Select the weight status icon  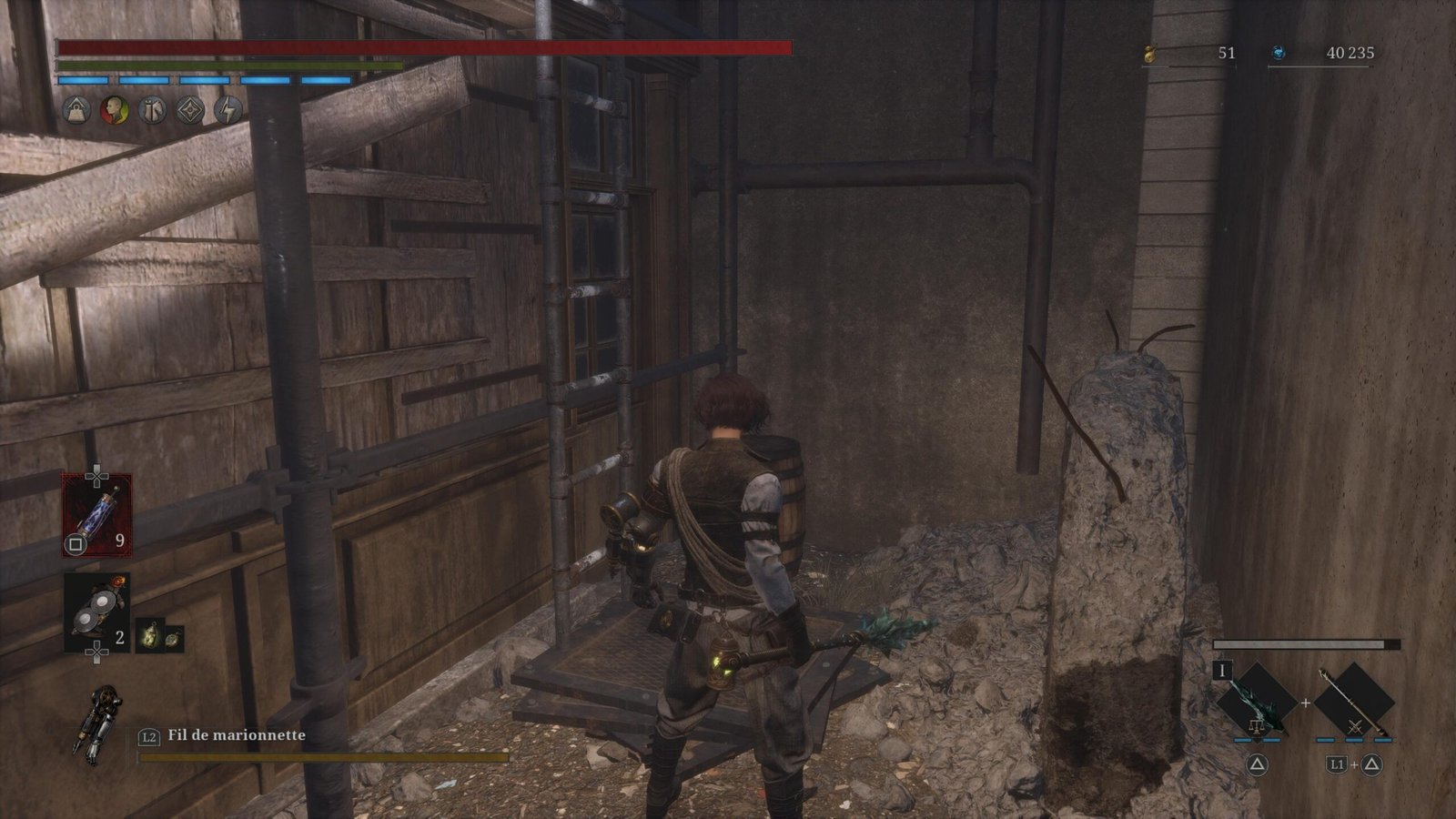tap(76, 111)
